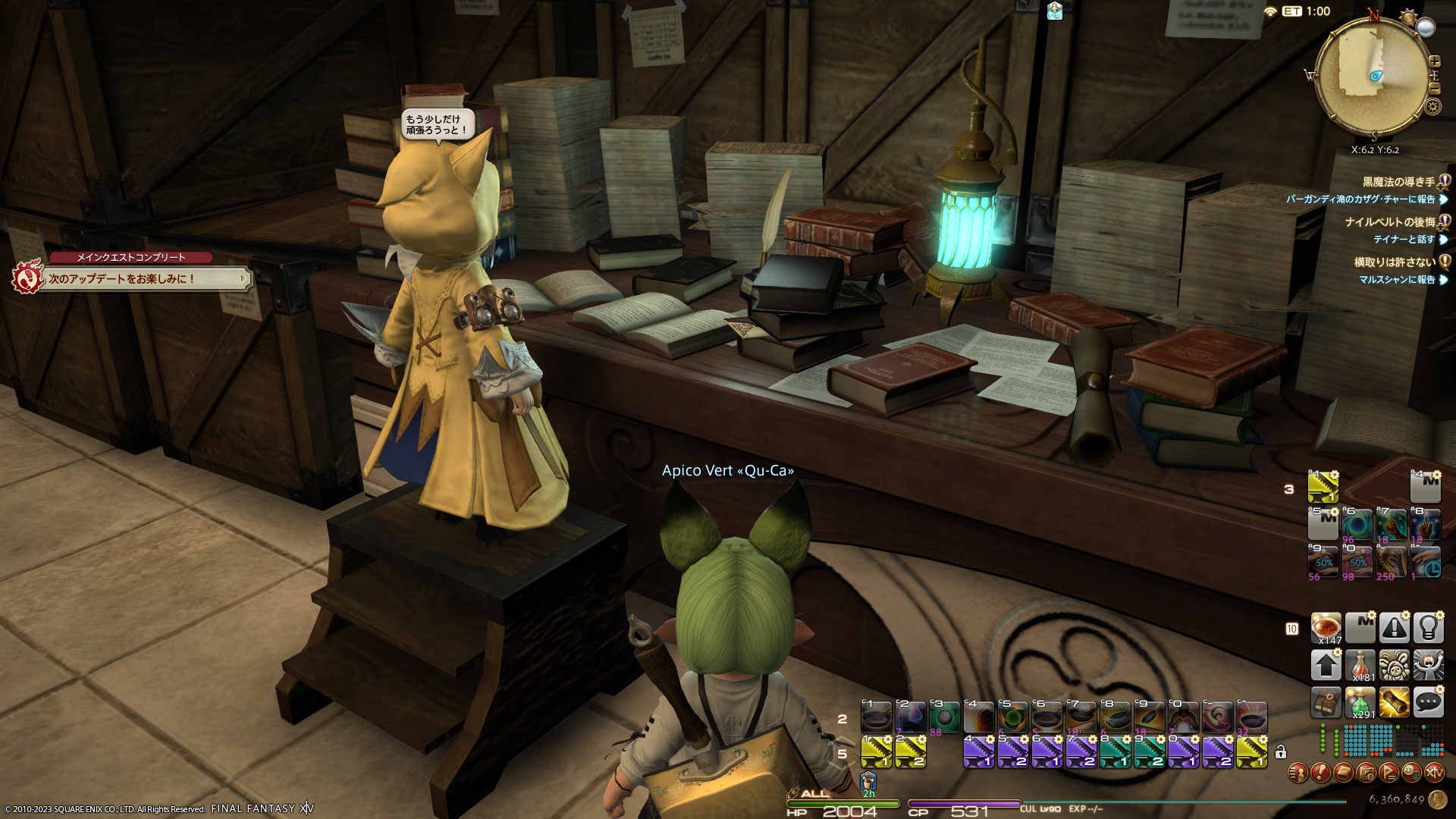Screen dimensions: 1456x819
Task: Open the 横取りは許さない quest entry
Action: click(x=1394, y=262)
